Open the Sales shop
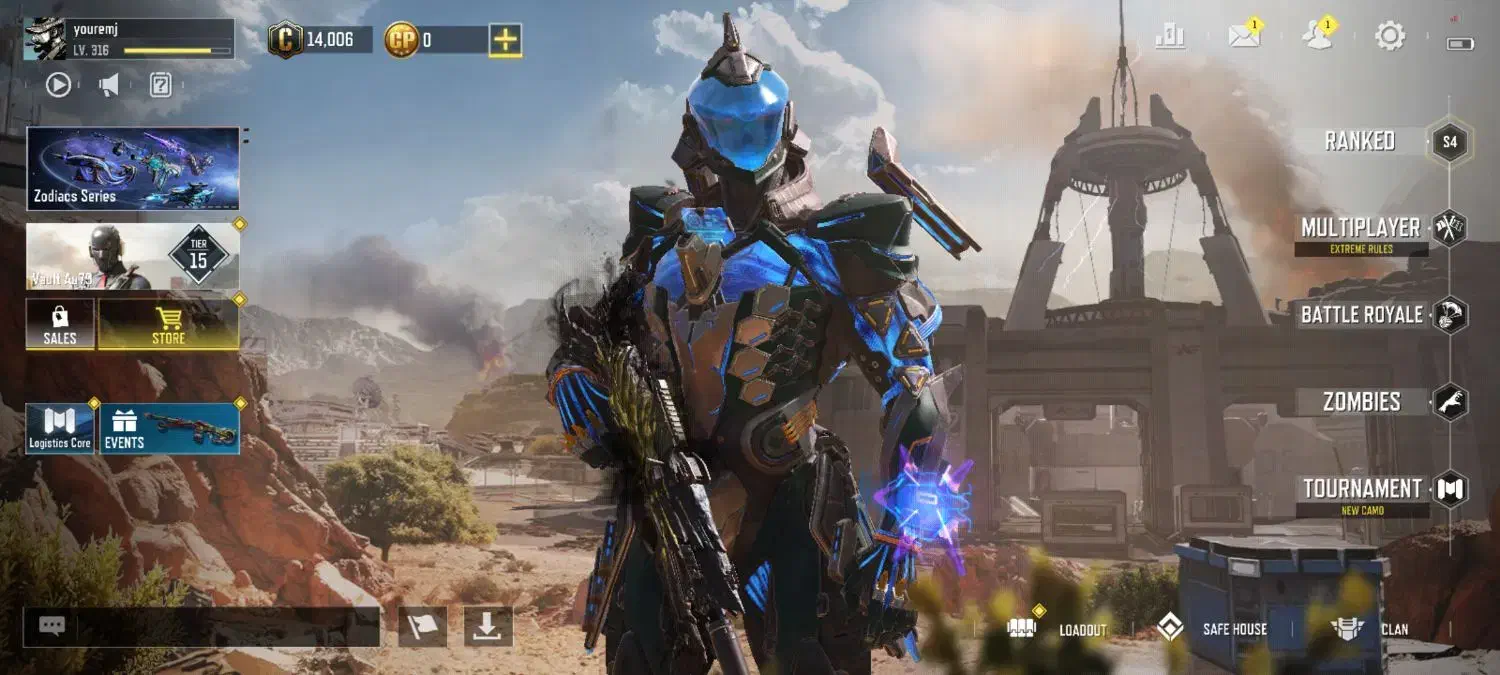1500x675 pixels. [60, 325]
